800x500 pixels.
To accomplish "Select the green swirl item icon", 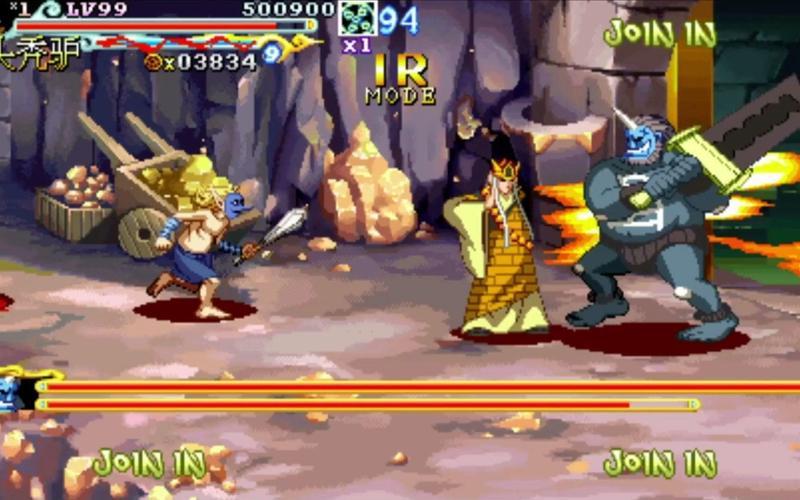I will coord(356,19).
